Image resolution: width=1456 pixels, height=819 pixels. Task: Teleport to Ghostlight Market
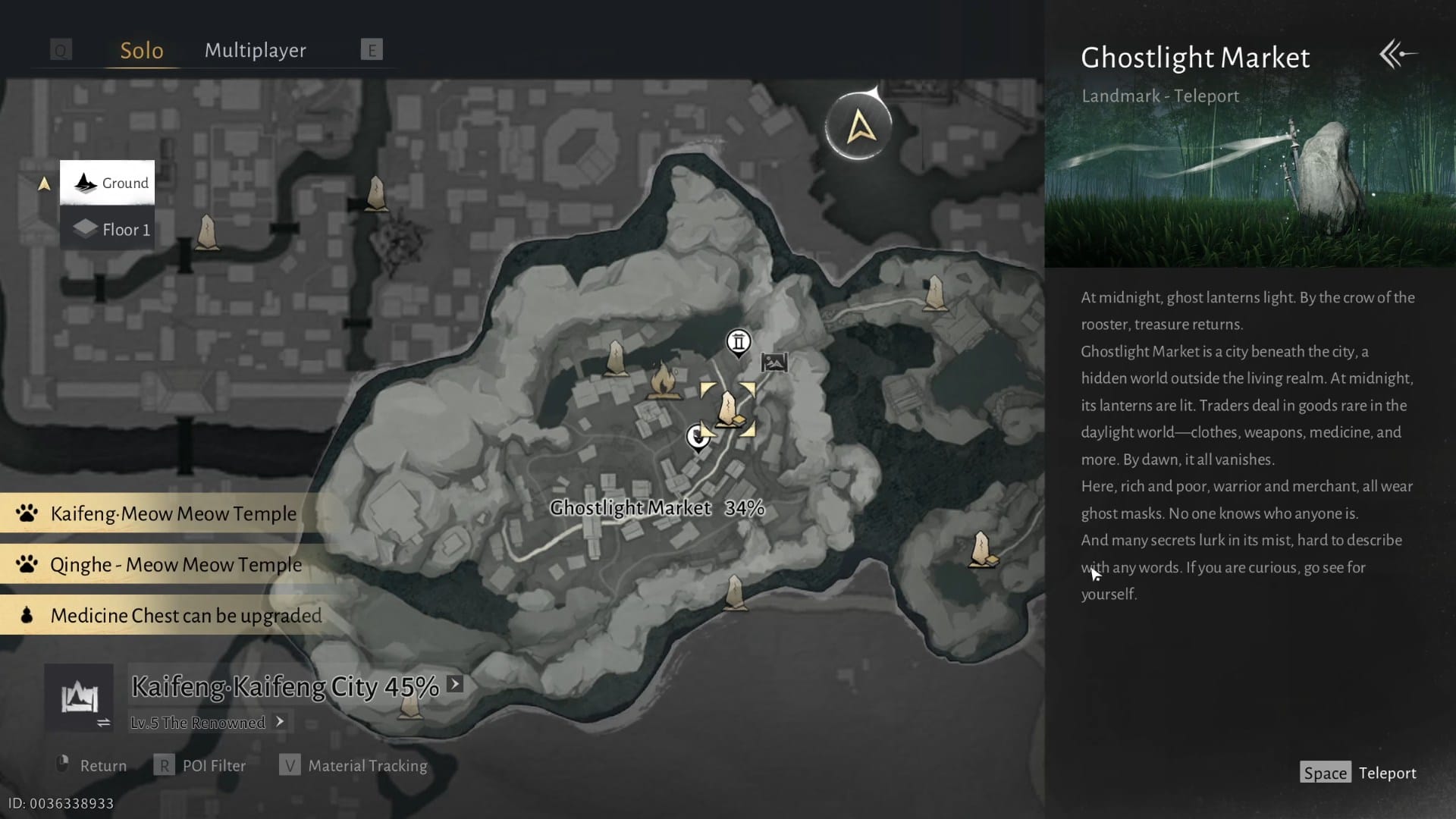click(1357, 773)
